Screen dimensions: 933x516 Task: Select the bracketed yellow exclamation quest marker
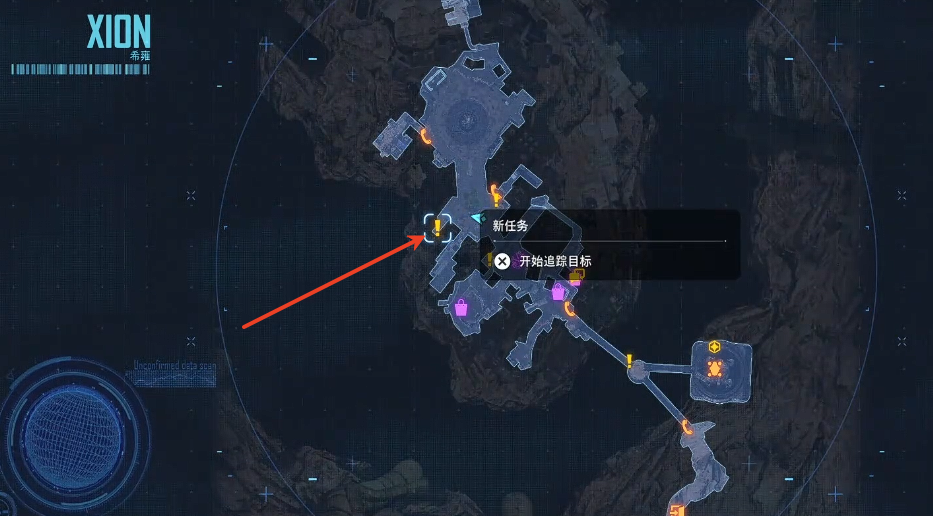tap(437, 228)
